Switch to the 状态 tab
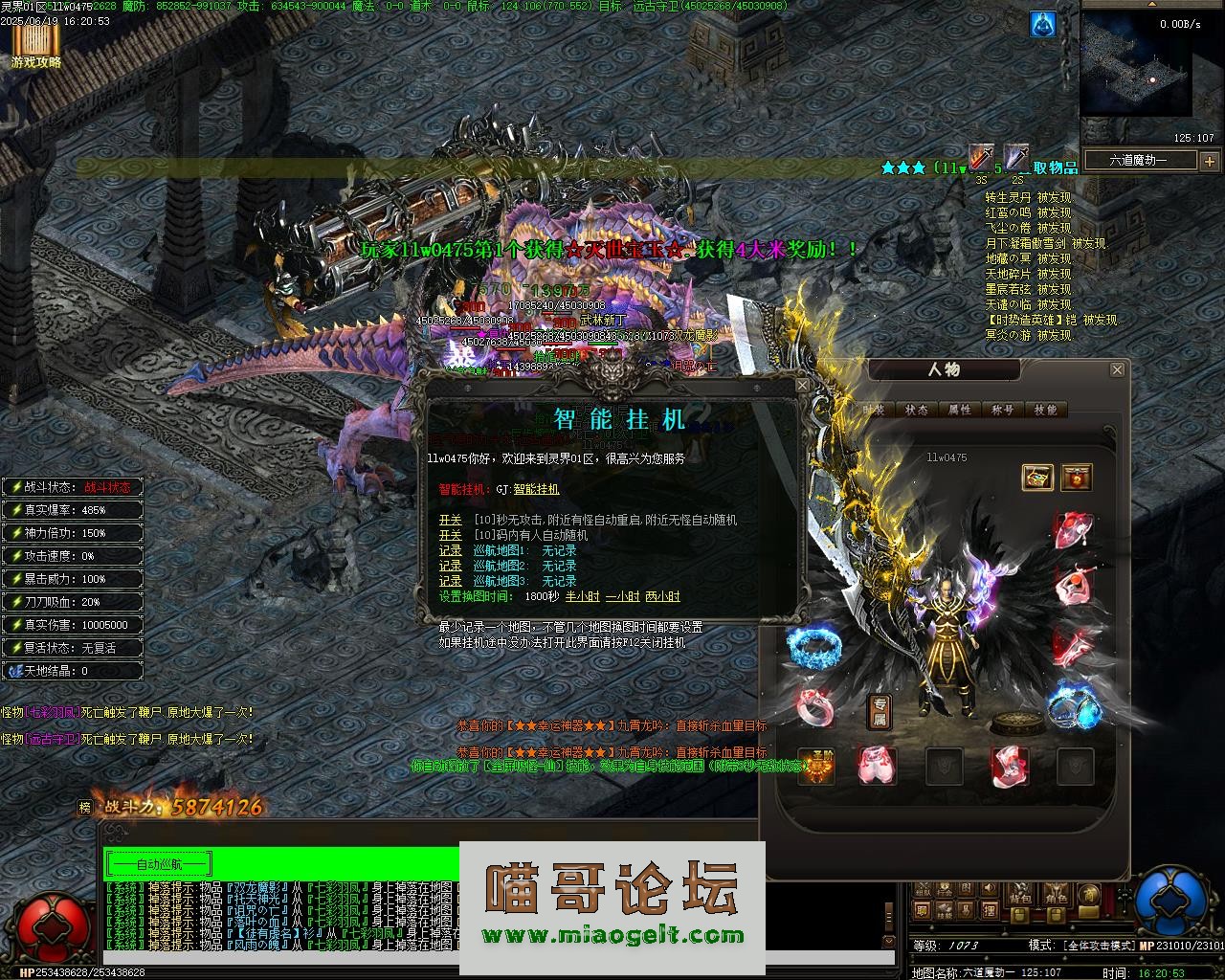 coord(916,410)
